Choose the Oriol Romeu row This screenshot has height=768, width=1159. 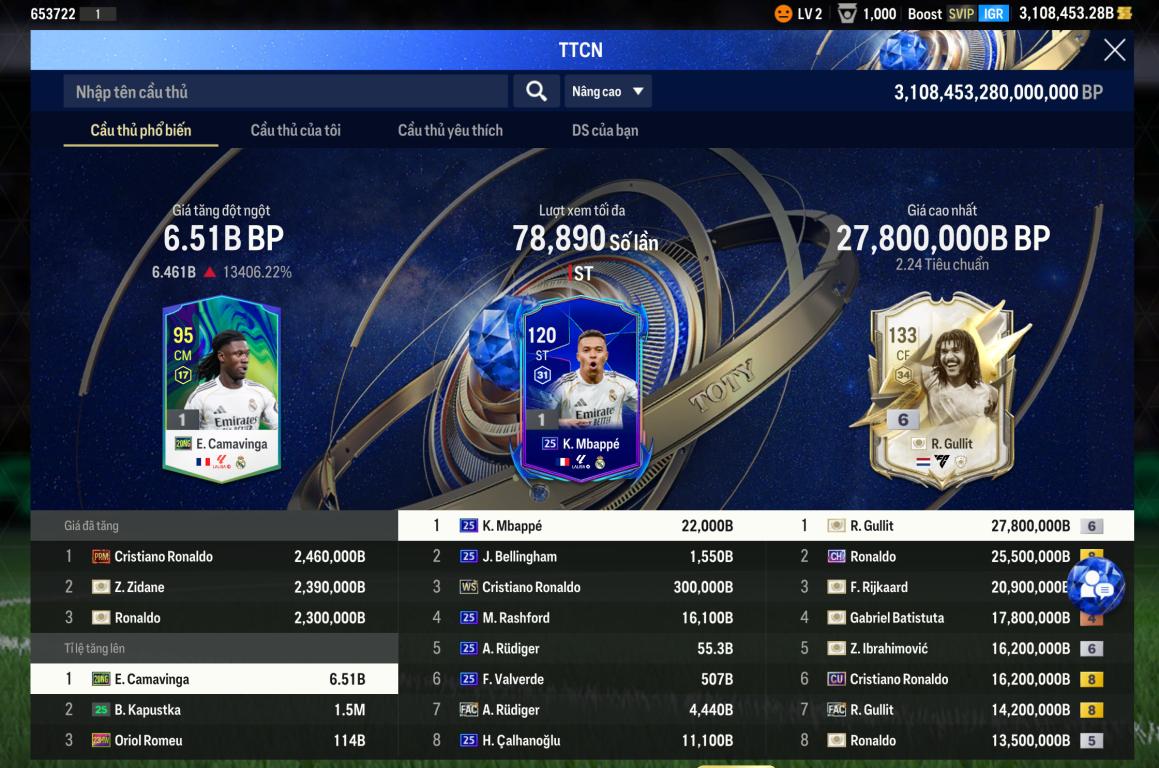point(214,741)
